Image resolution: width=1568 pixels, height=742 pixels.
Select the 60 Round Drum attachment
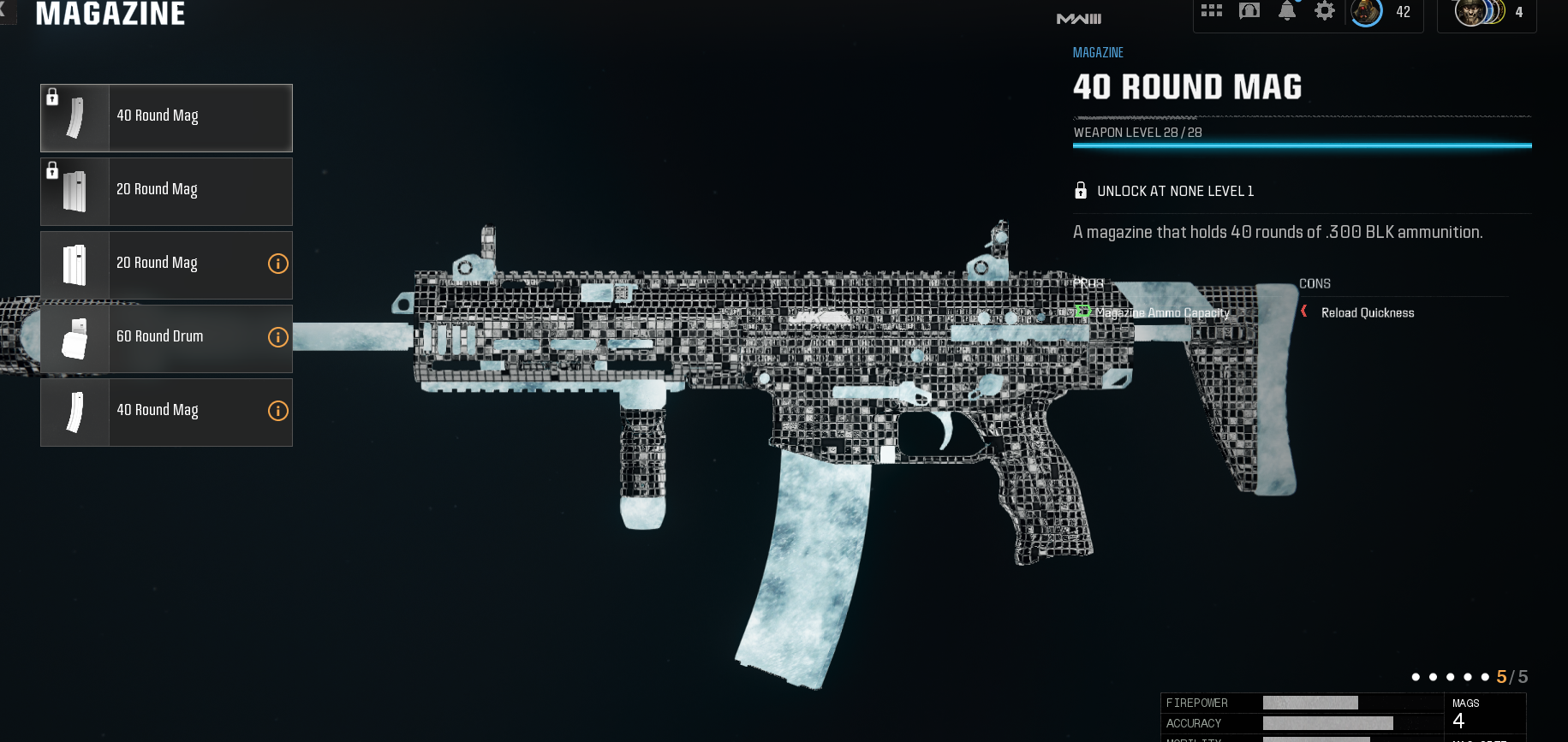pyautogui.click(x=165, y=337)
